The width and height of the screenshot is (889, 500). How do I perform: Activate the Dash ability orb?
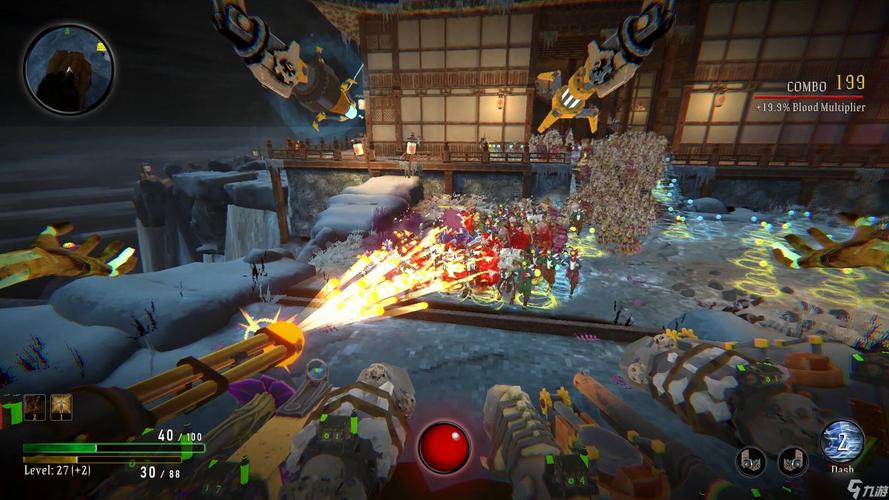[841, 441]
